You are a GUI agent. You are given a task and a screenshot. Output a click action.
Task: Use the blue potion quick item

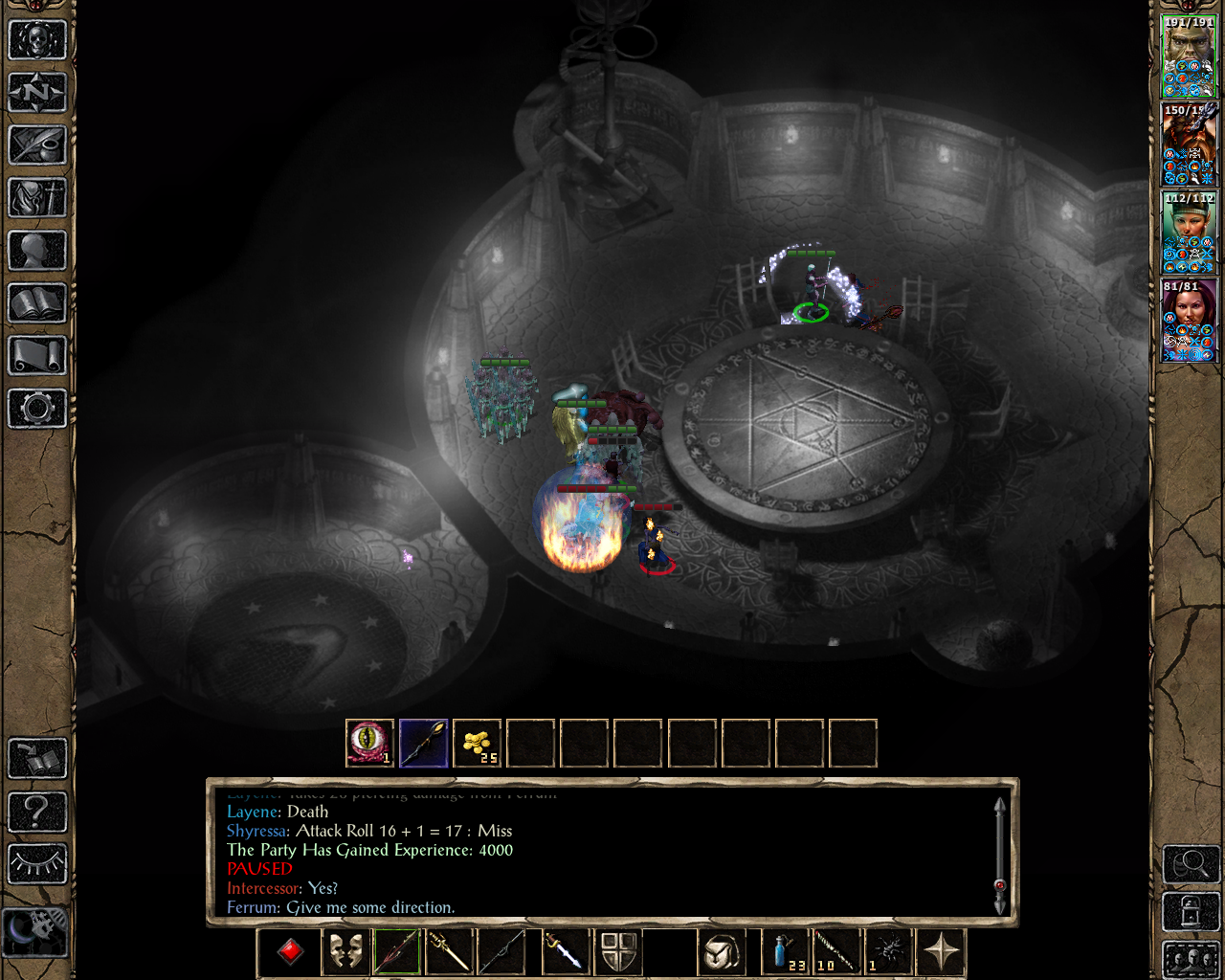click(x=785, y=951)
